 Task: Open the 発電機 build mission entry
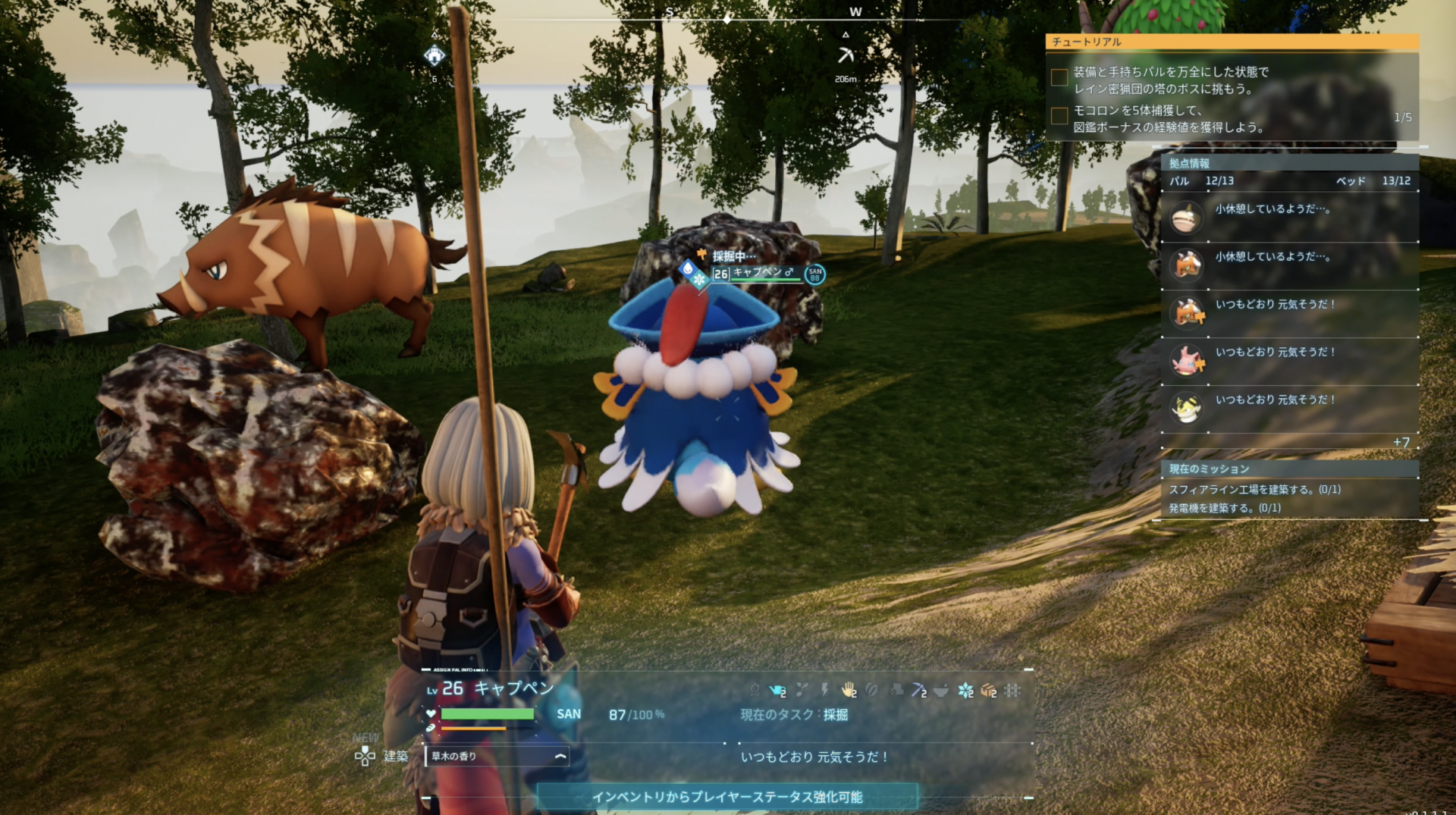coord(1224,508)
